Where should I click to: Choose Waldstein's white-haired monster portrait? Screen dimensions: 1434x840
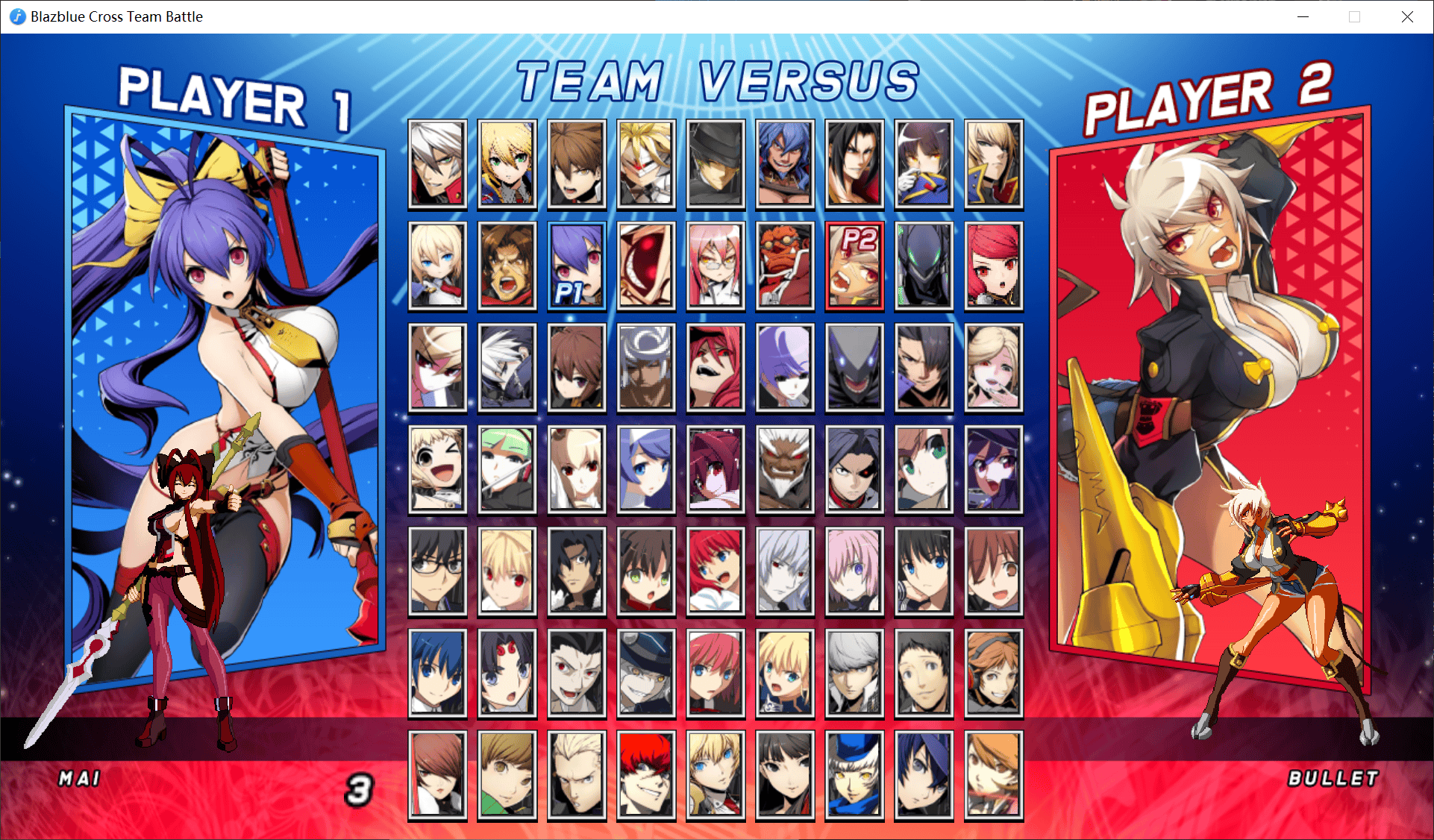[785, 469]
